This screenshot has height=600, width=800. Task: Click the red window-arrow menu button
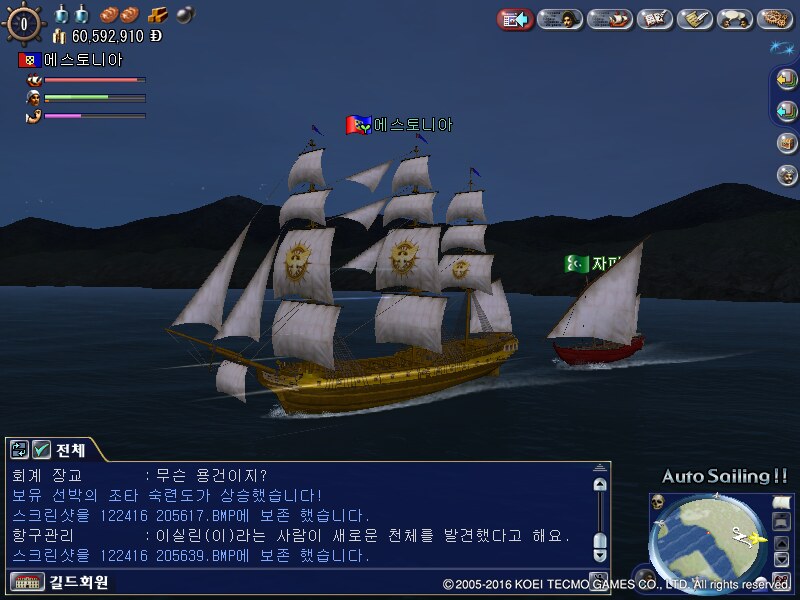pyautogui.click(x=515, y=19)
